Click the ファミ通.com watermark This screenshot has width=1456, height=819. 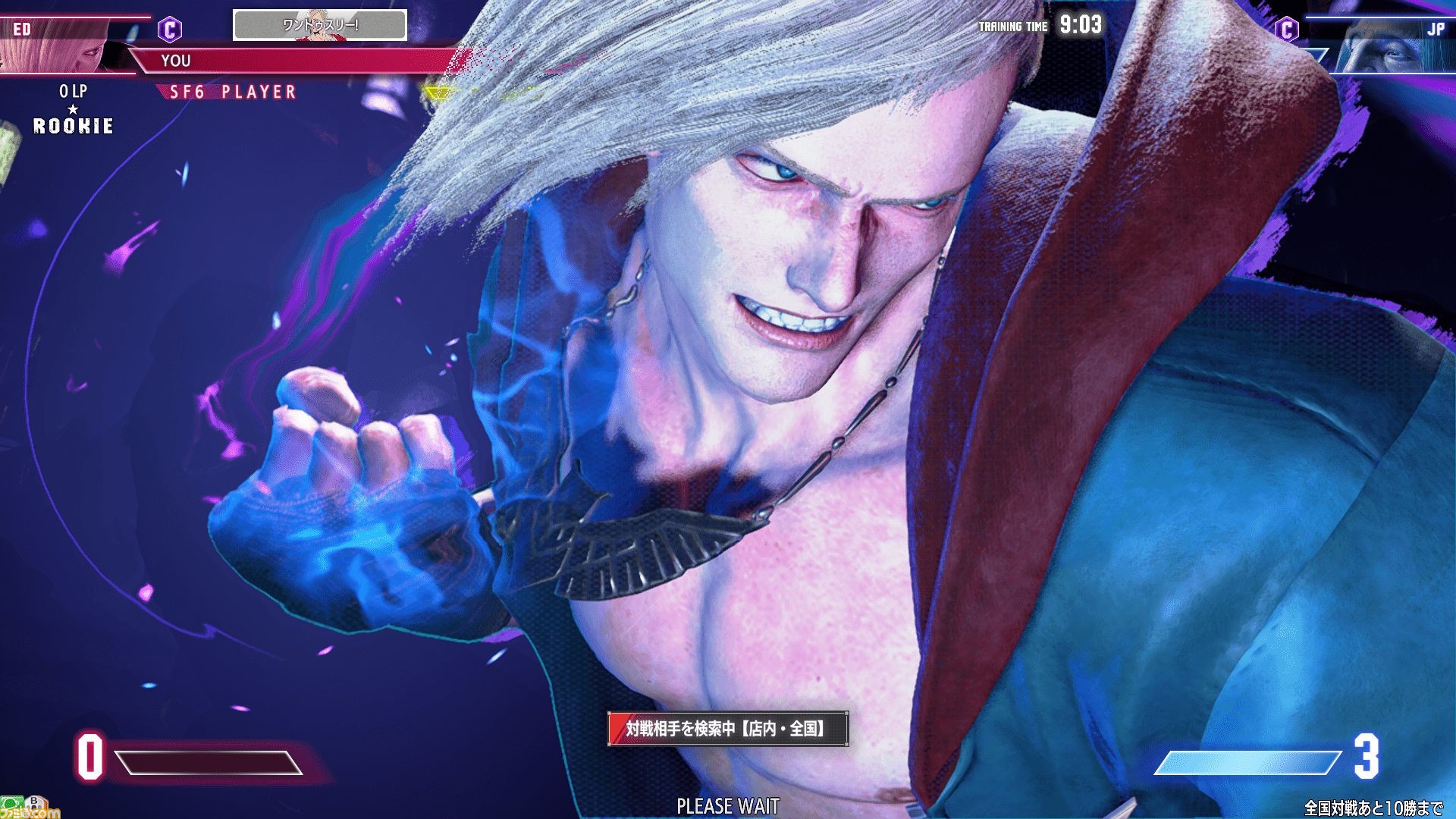coord(29,813)
